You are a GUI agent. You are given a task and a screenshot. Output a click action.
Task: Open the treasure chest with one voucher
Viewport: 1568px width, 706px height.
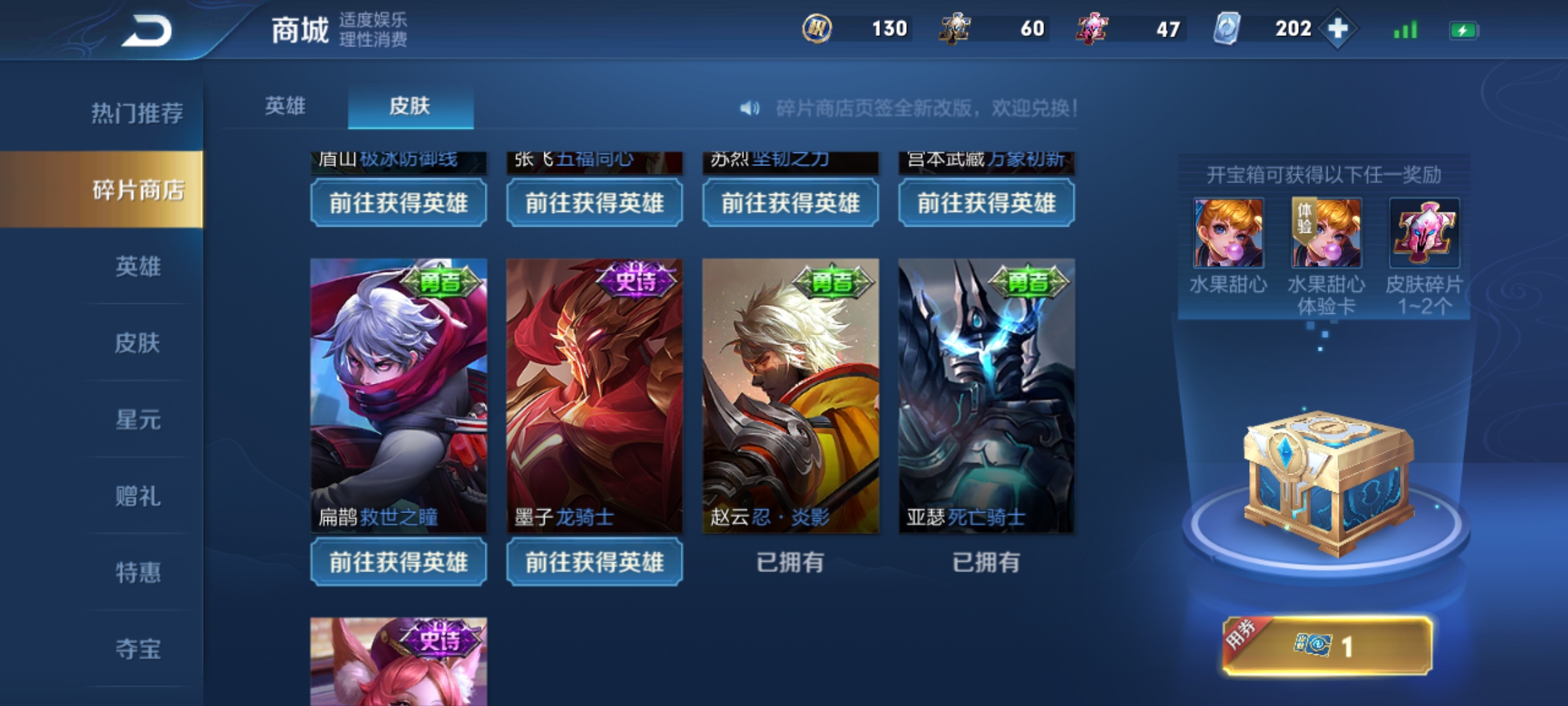pyautogui.click(x=1327, y=646)
